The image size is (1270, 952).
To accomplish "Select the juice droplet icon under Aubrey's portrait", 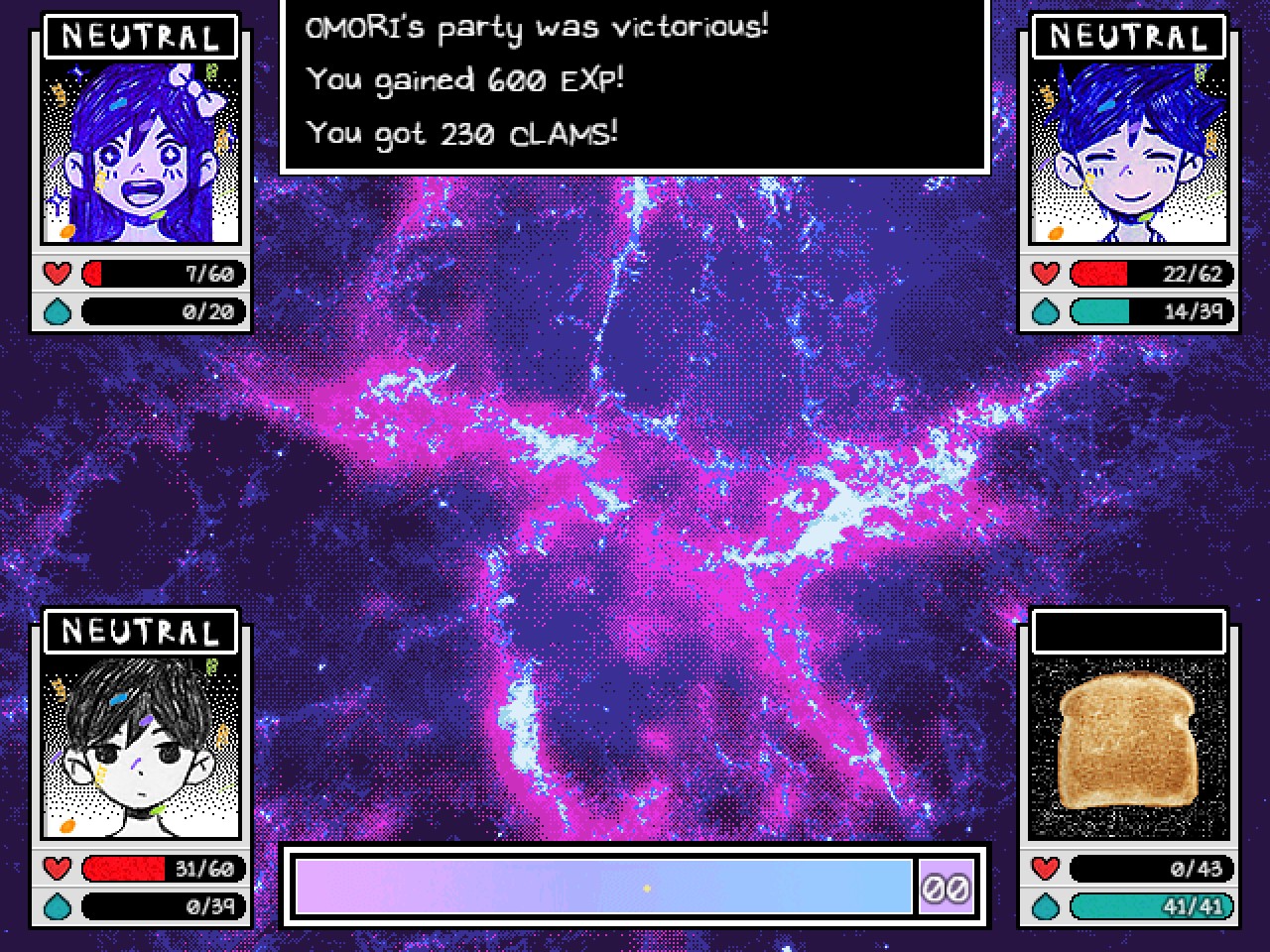I will click(x=58, y=310).
